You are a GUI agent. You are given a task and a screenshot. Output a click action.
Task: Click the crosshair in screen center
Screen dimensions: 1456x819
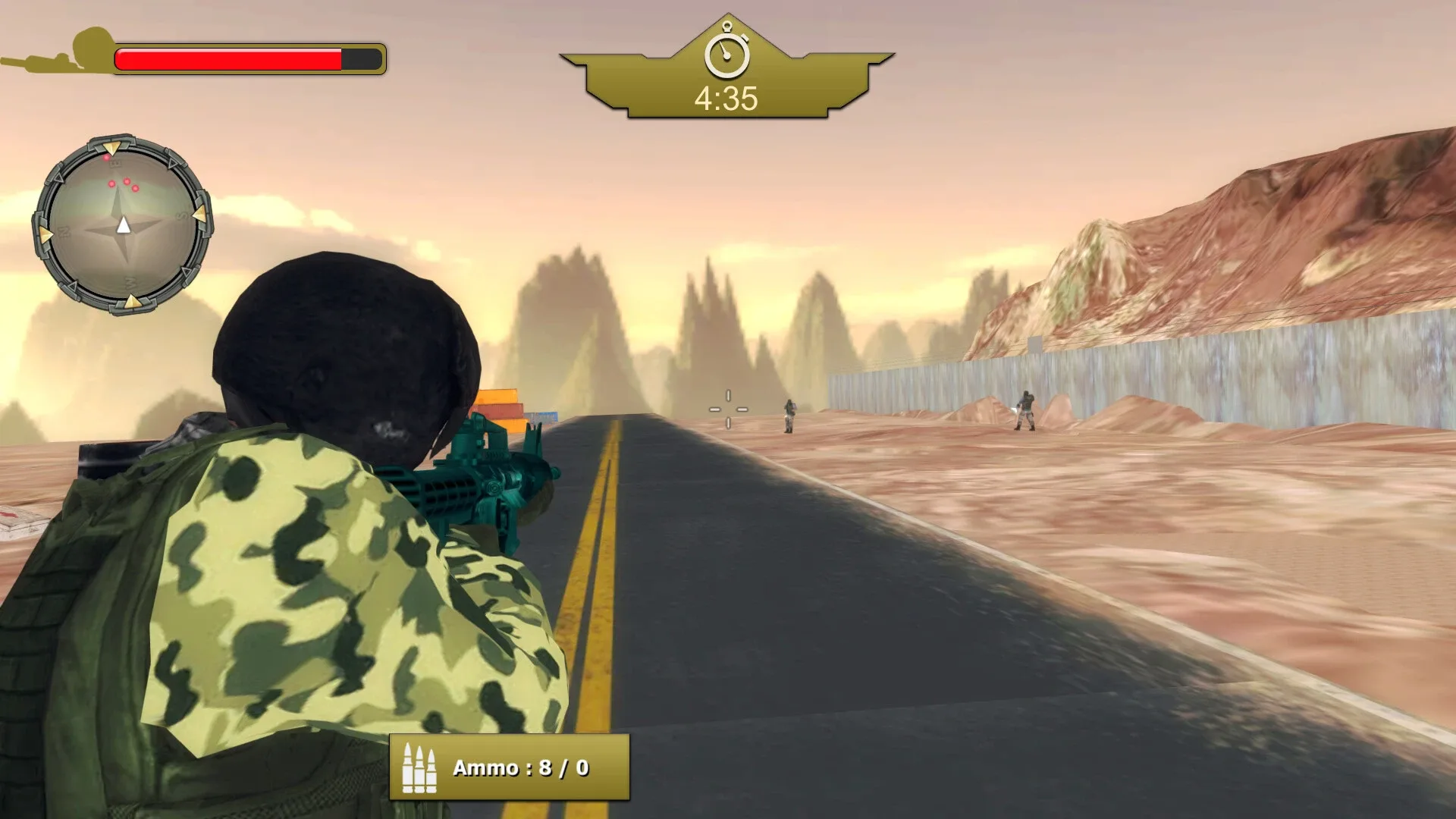tap(727, 409)
